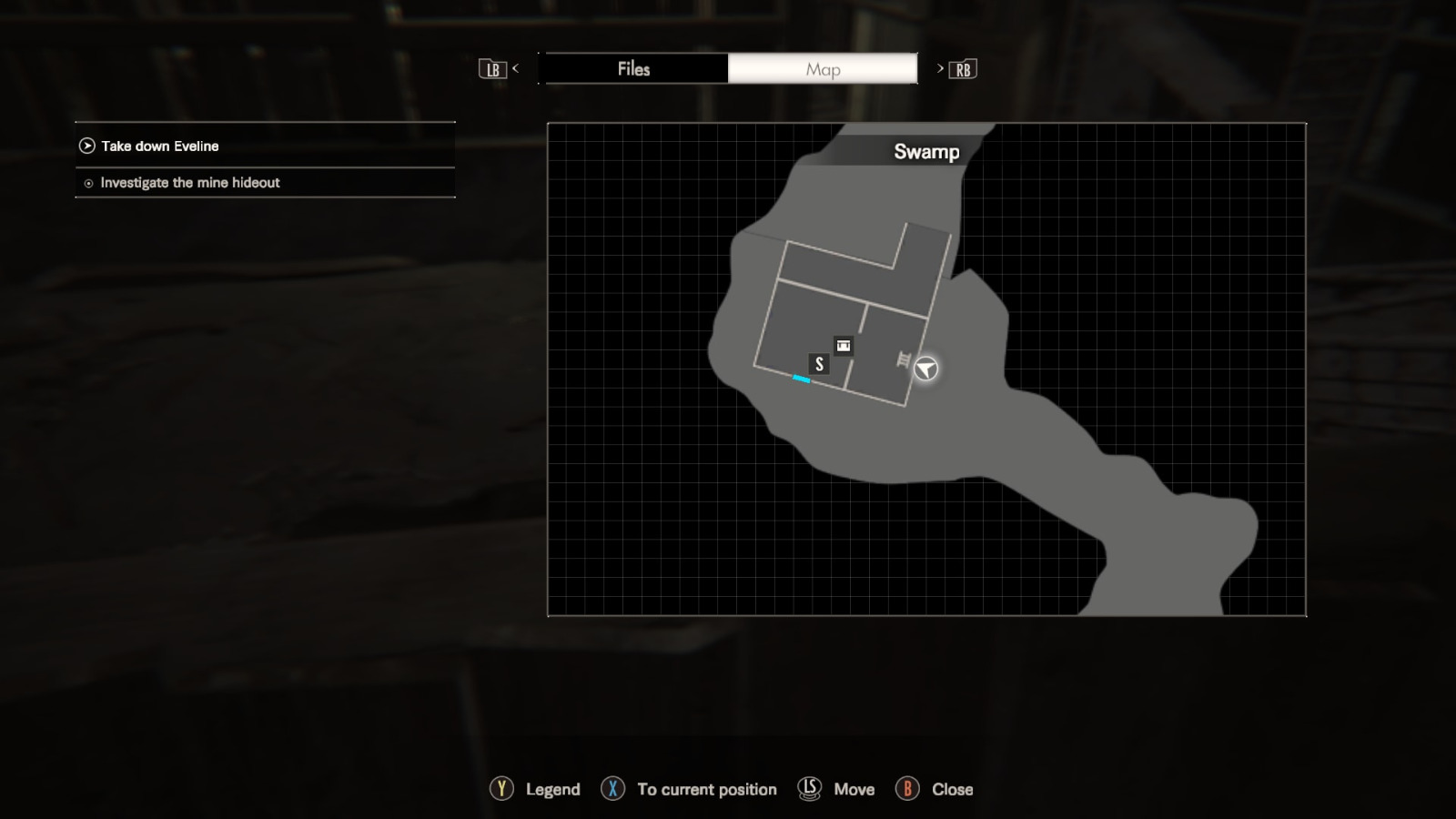1456x819 pixels.
Task: Select the 'Investigate the mine hideout' radio bullet
Action: click(87, 183)
